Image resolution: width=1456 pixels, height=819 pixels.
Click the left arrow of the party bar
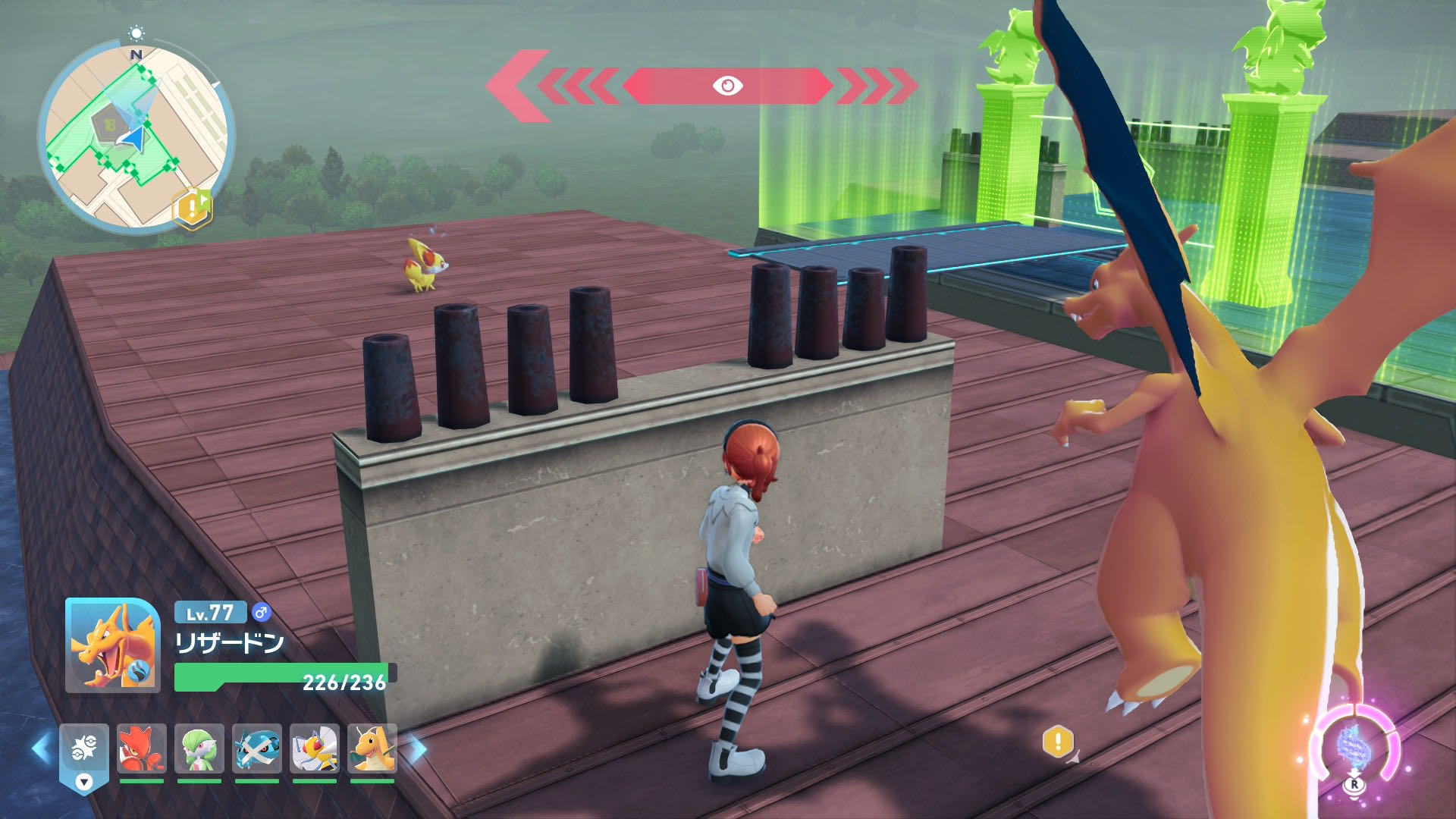point(42,749)
